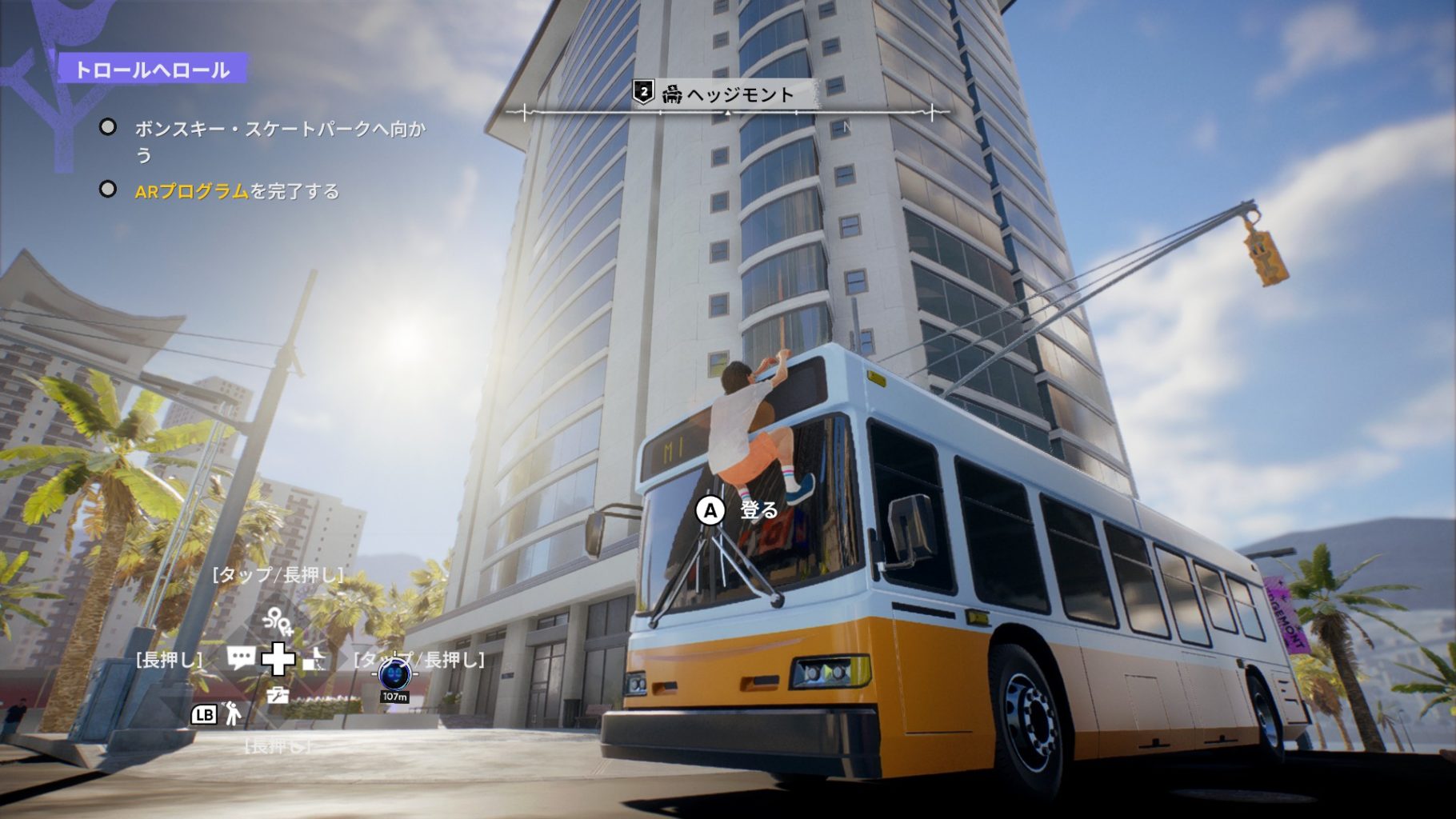
Task: Click the ヘッジモント district label on the compass
Action: 727,94
